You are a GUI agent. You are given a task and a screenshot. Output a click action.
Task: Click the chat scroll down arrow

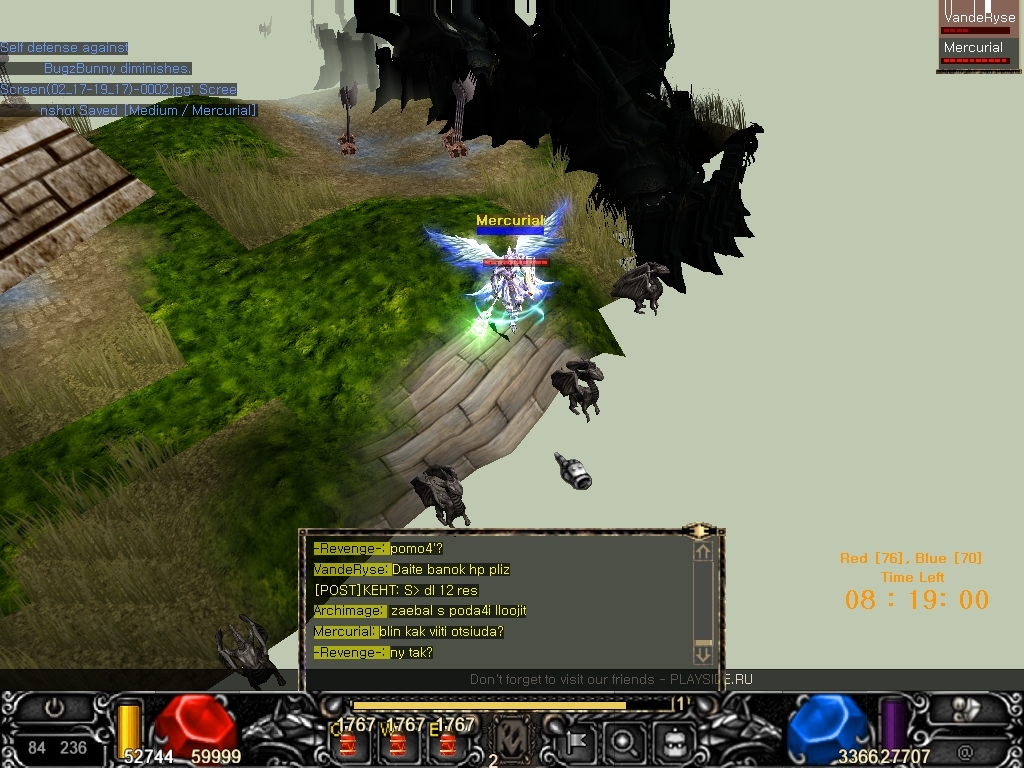point(702,654)
